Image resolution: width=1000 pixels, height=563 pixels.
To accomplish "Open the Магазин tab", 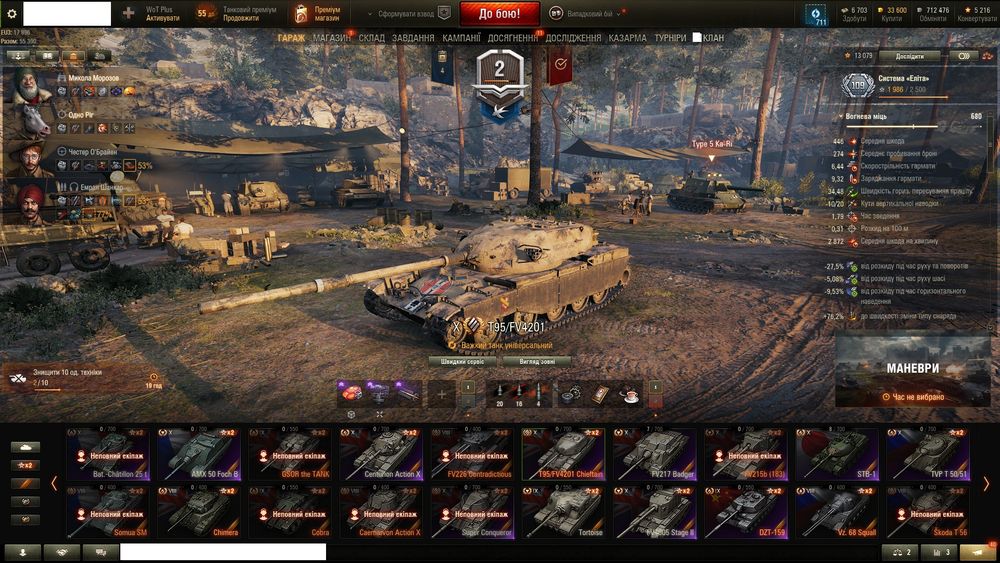I will 331,38.
